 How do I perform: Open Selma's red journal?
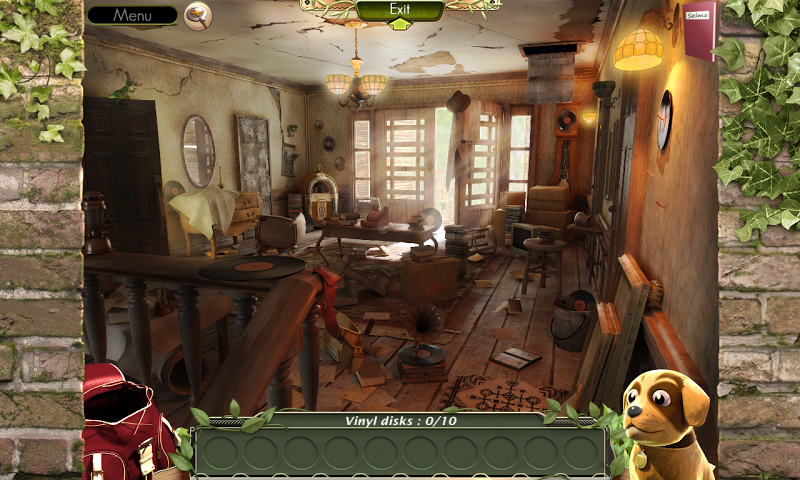click(x=699, y=30)
